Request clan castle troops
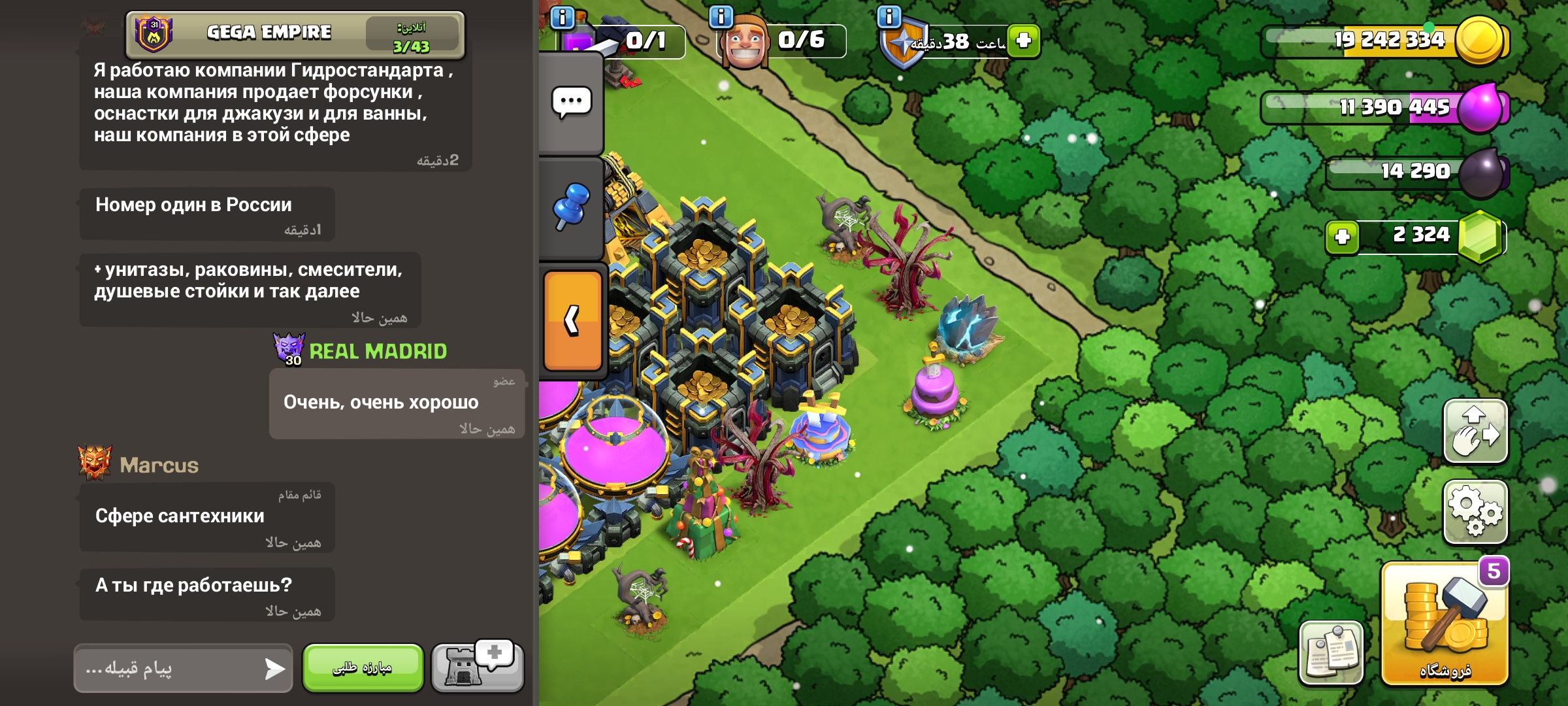Image resolution: width=1568 pixels, height=706 pixels. 478,666
